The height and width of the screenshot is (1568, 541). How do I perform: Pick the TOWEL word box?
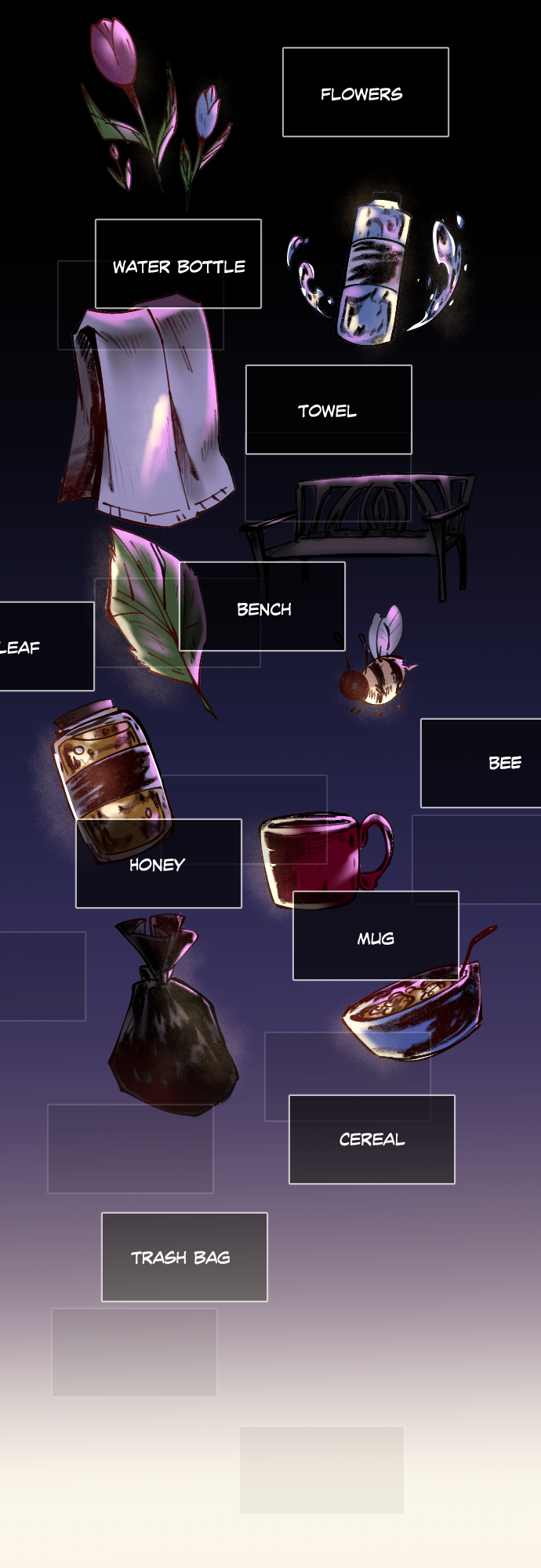329,409
